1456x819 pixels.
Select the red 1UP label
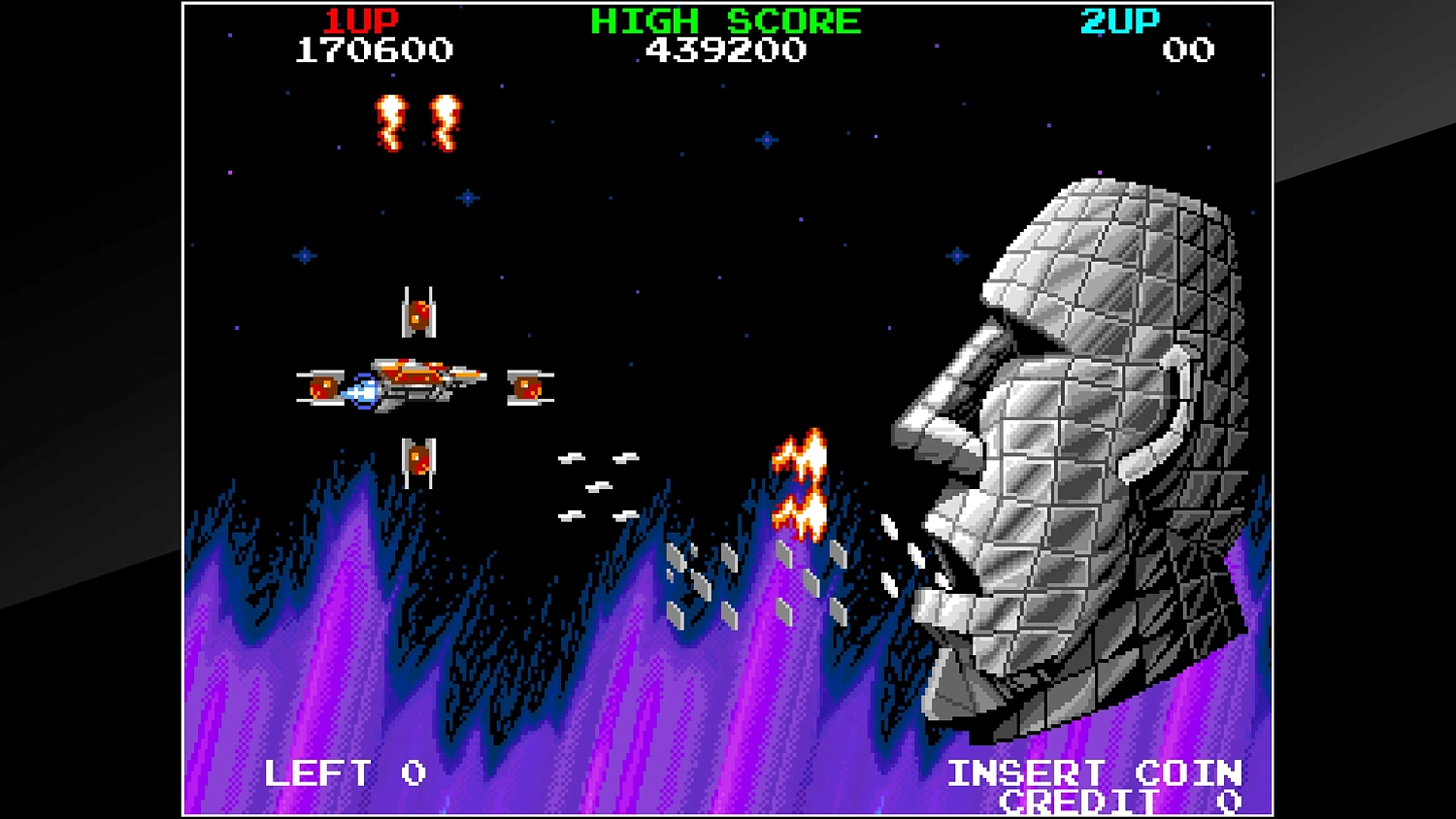(x=359, y=20)
